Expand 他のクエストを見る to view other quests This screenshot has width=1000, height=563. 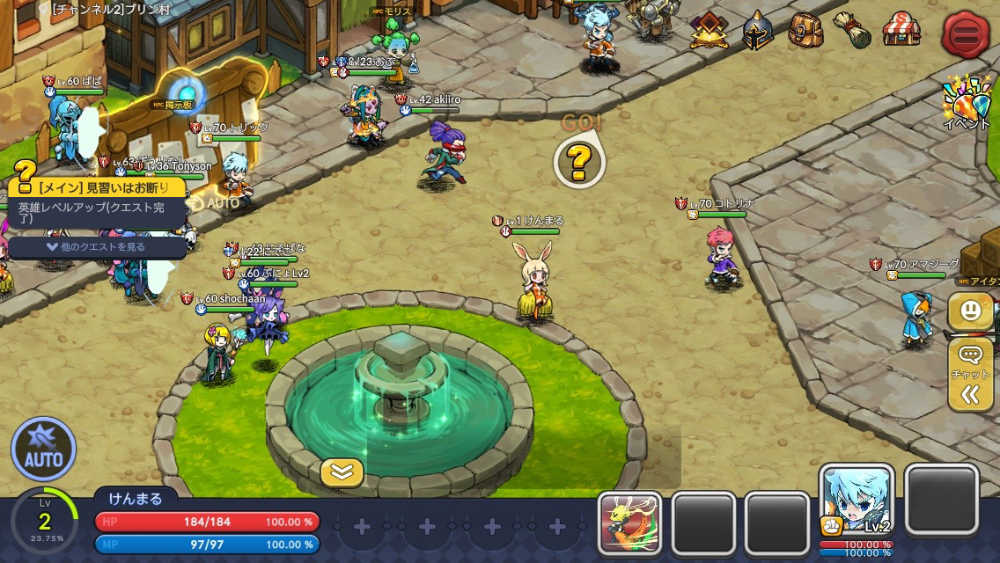click(x=96, y=246)
